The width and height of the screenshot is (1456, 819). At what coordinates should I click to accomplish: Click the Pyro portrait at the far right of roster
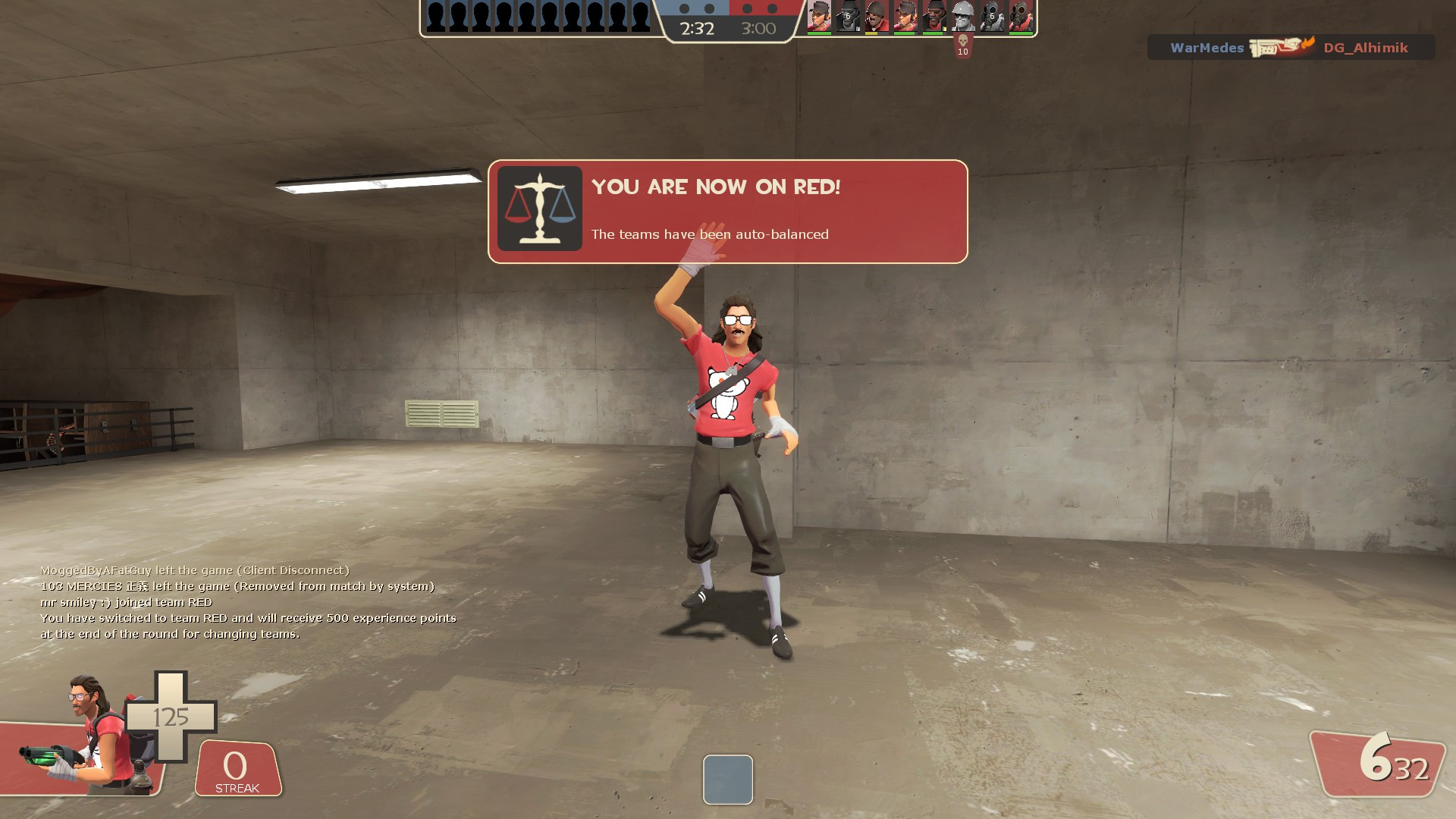click(1020, 15)
